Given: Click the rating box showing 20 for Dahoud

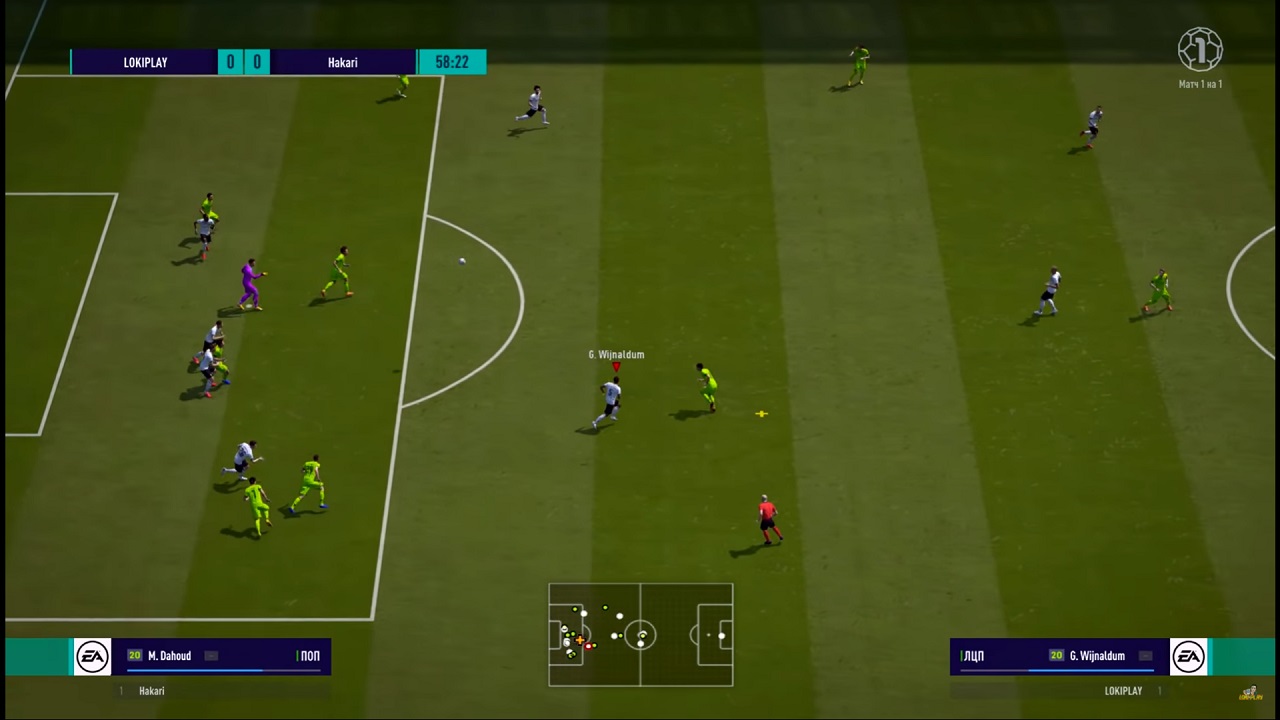Looking at the screenshot, I should click(x=134, y=655).
